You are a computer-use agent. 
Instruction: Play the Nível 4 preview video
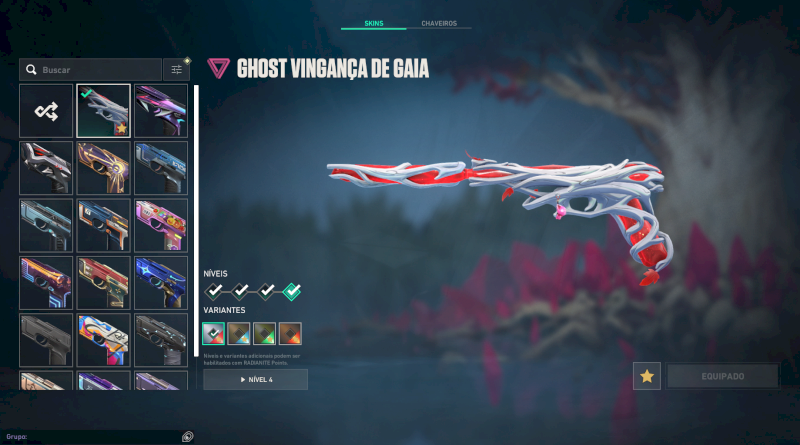[255, 380]
